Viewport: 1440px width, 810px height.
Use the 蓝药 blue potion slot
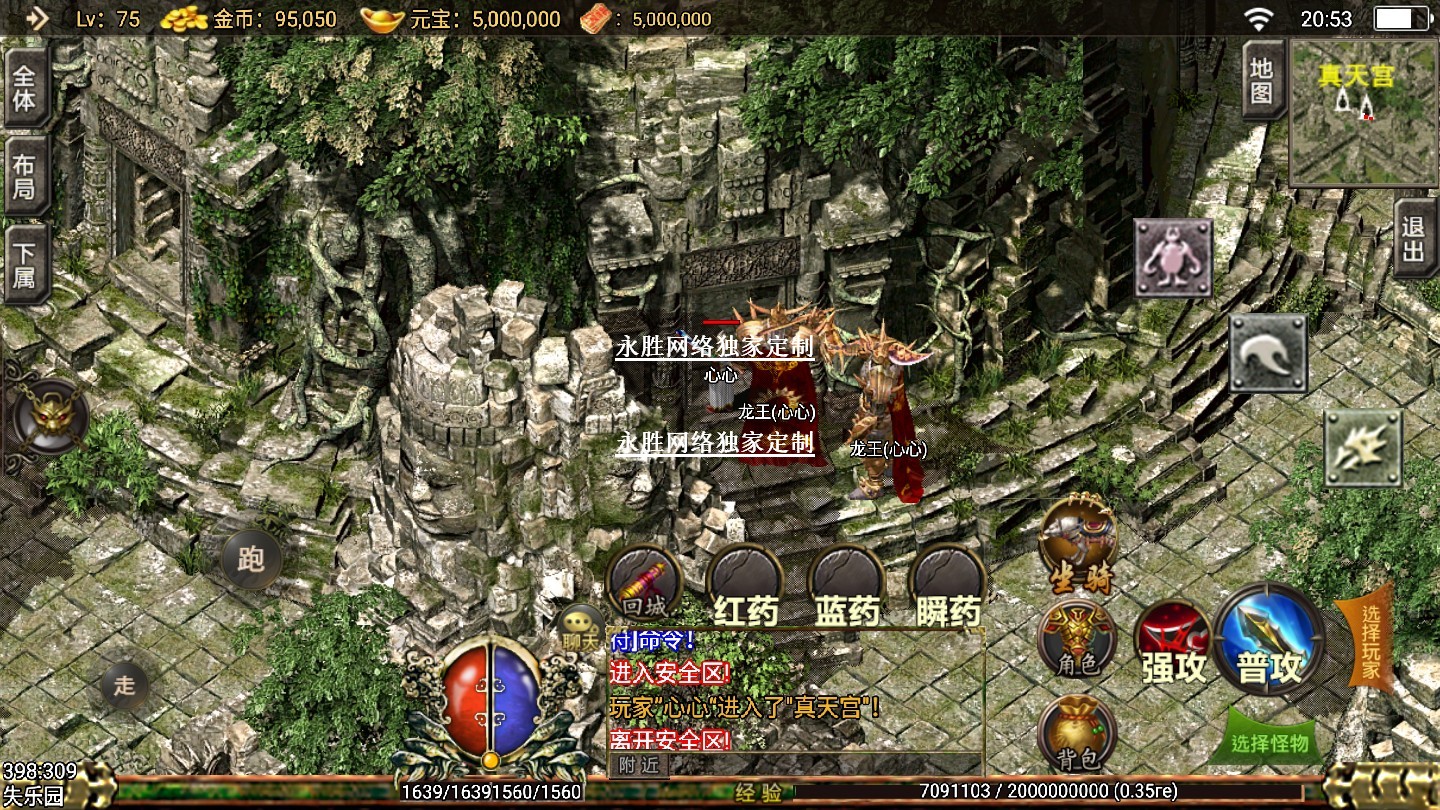(847, 585)
